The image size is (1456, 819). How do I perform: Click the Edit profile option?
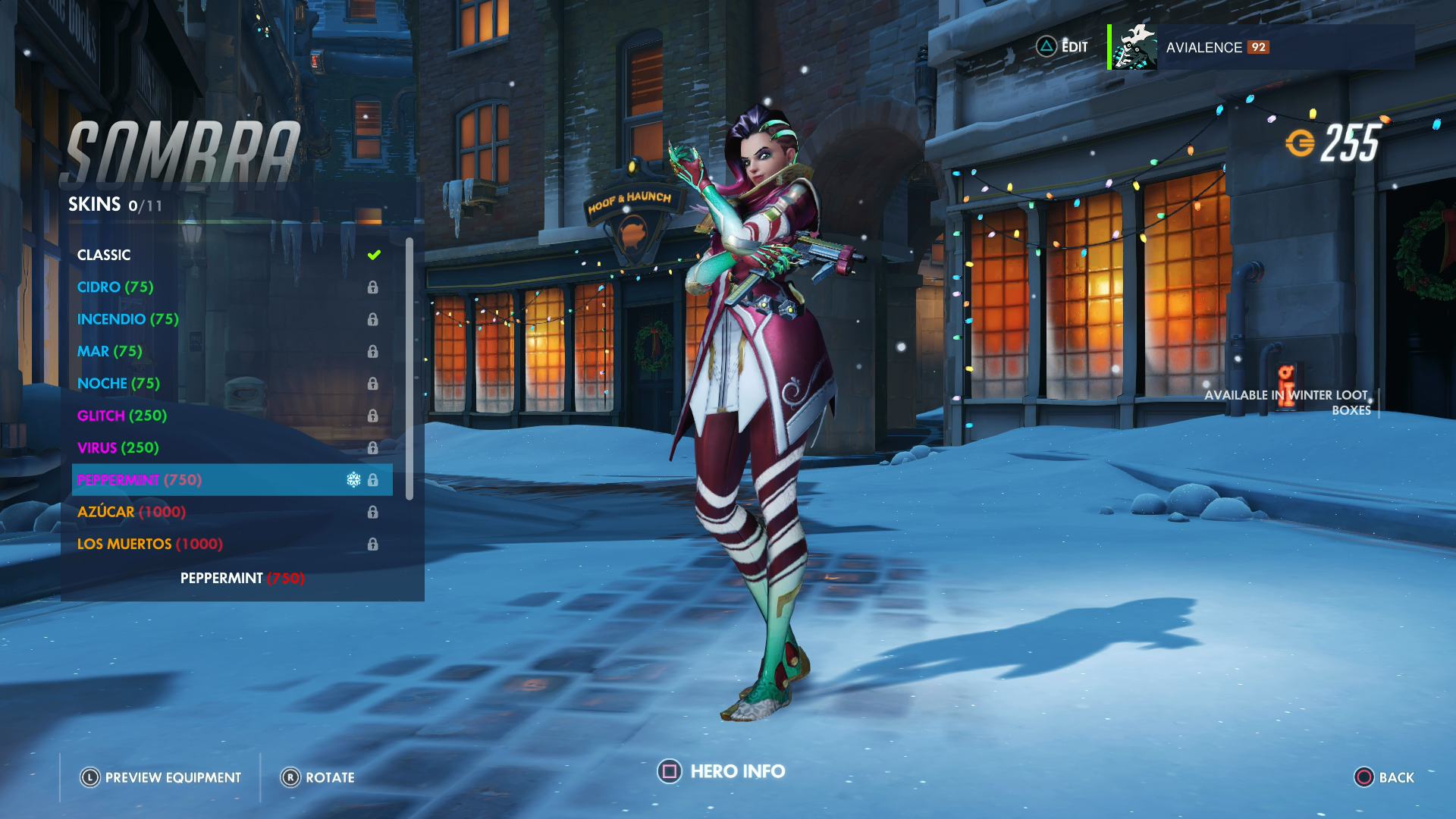coord(1062,47)
